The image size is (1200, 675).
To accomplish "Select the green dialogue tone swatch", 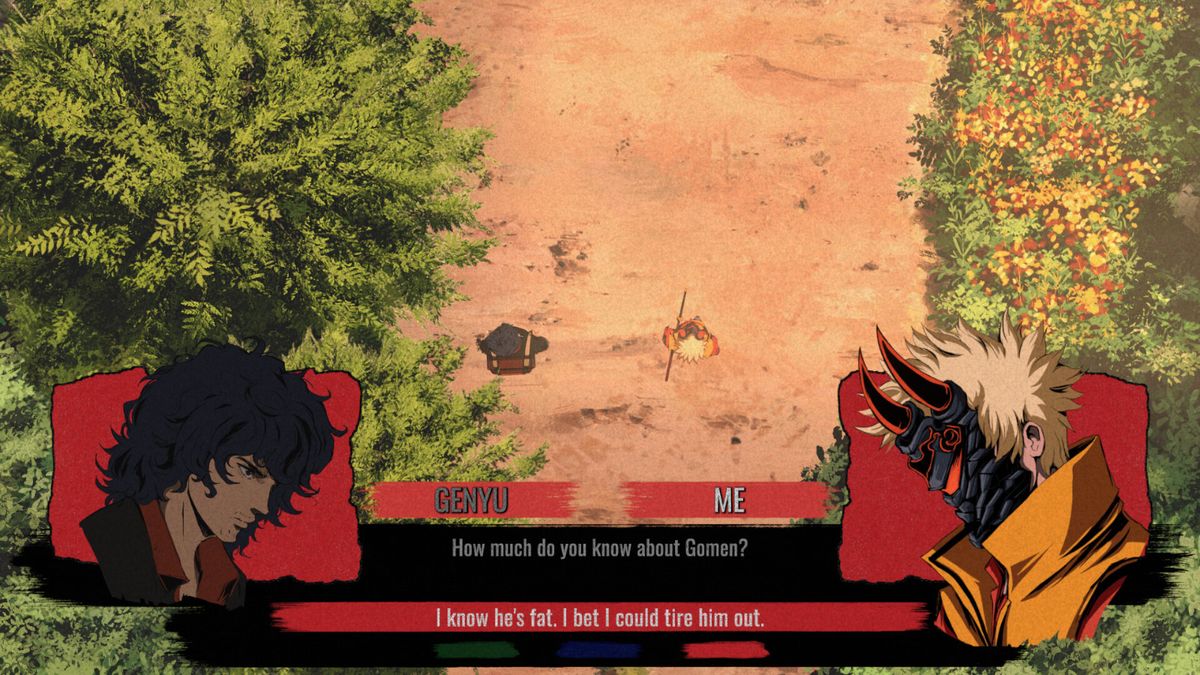I will tap(477, 650).
